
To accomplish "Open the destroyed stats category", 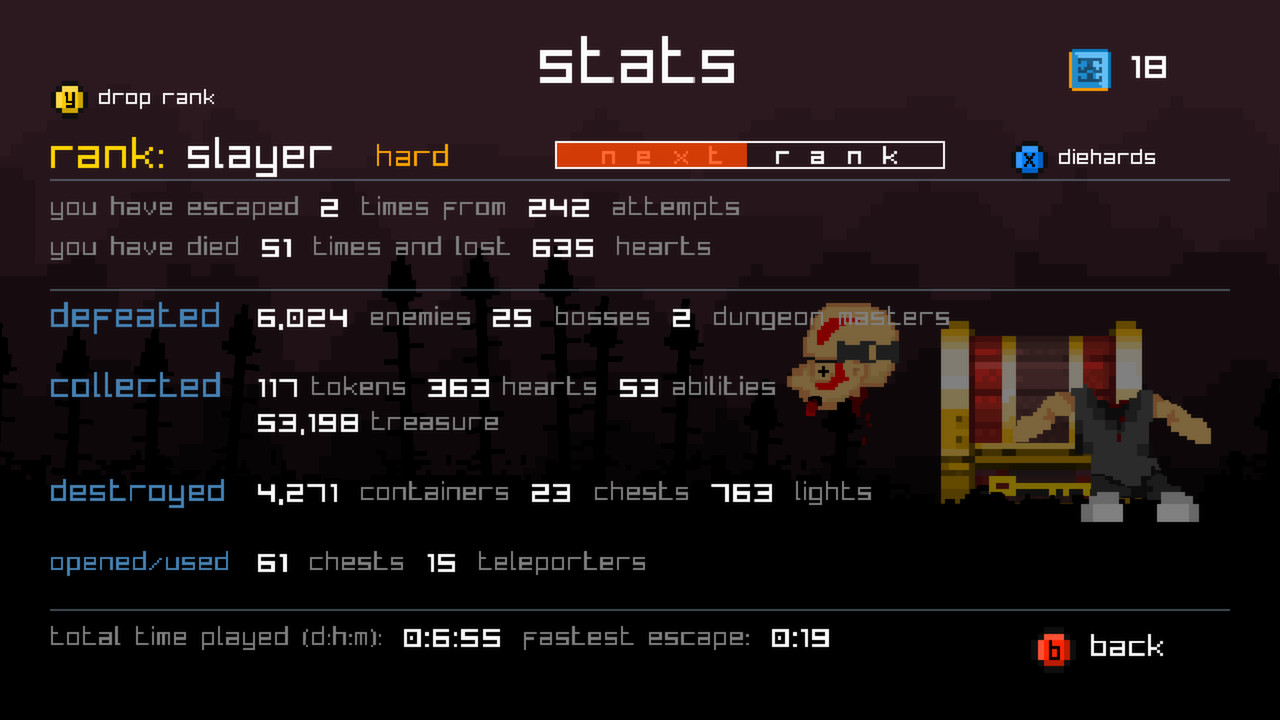I will click(x=137, y=491).
